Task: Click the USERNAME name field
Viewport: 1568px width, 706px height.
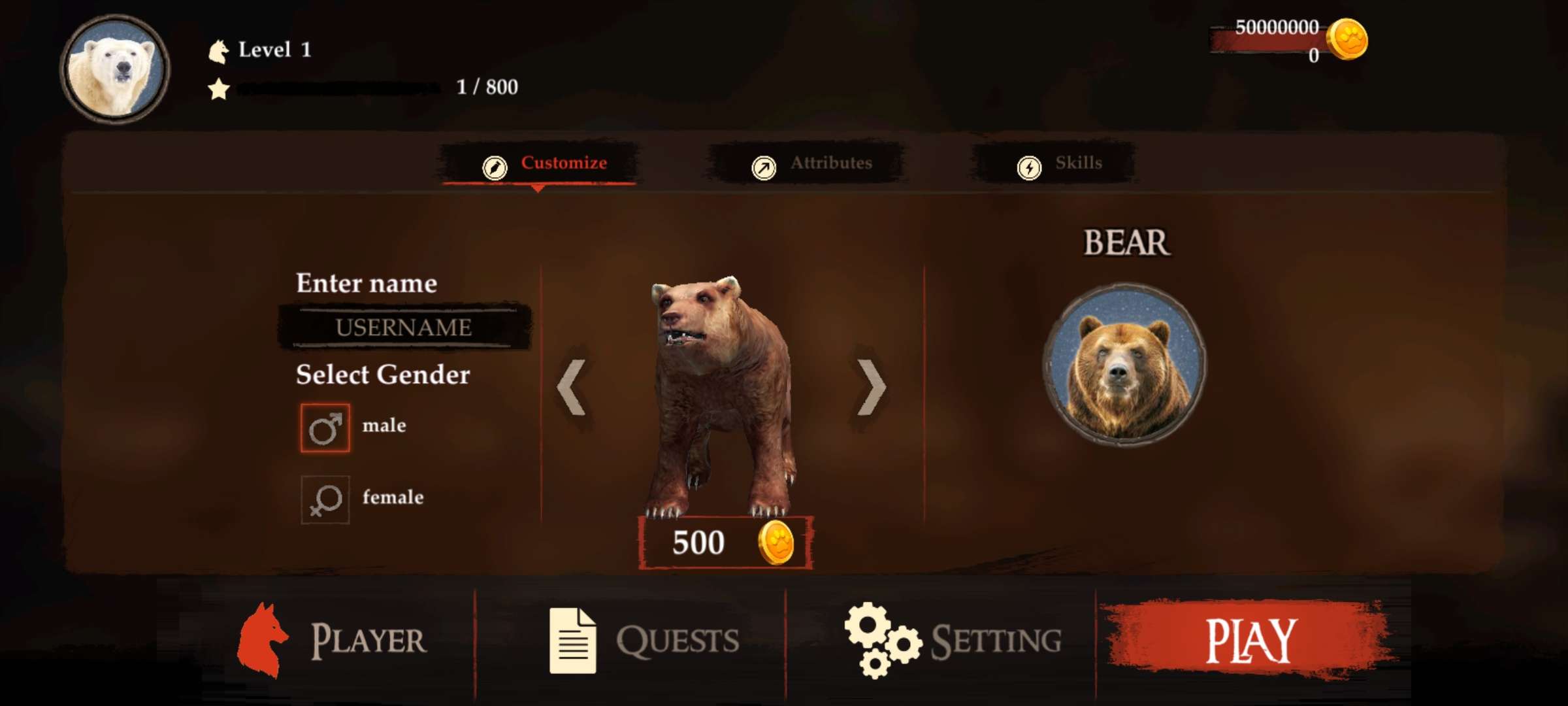Action: [404, 327]
